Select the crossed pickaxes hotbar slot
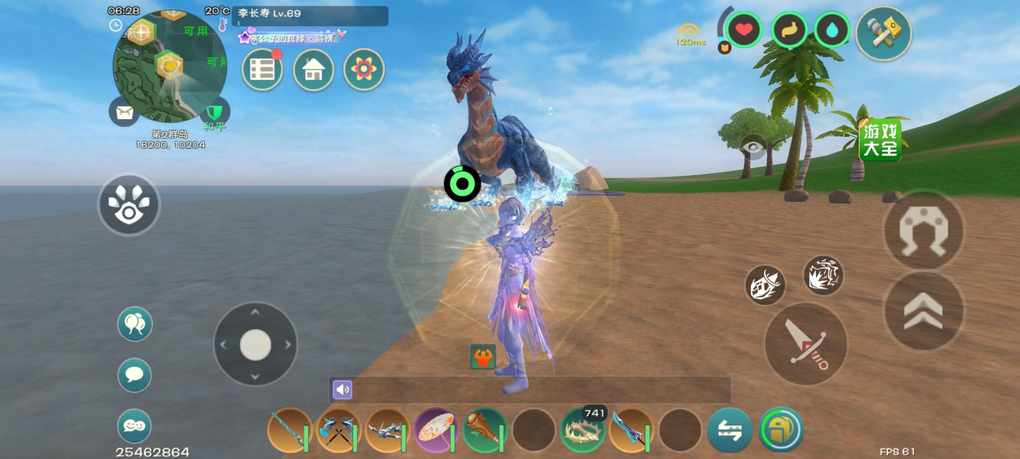Image resolution: width=1020 pixels, height=459 pixels. click(x=338, y=431)
